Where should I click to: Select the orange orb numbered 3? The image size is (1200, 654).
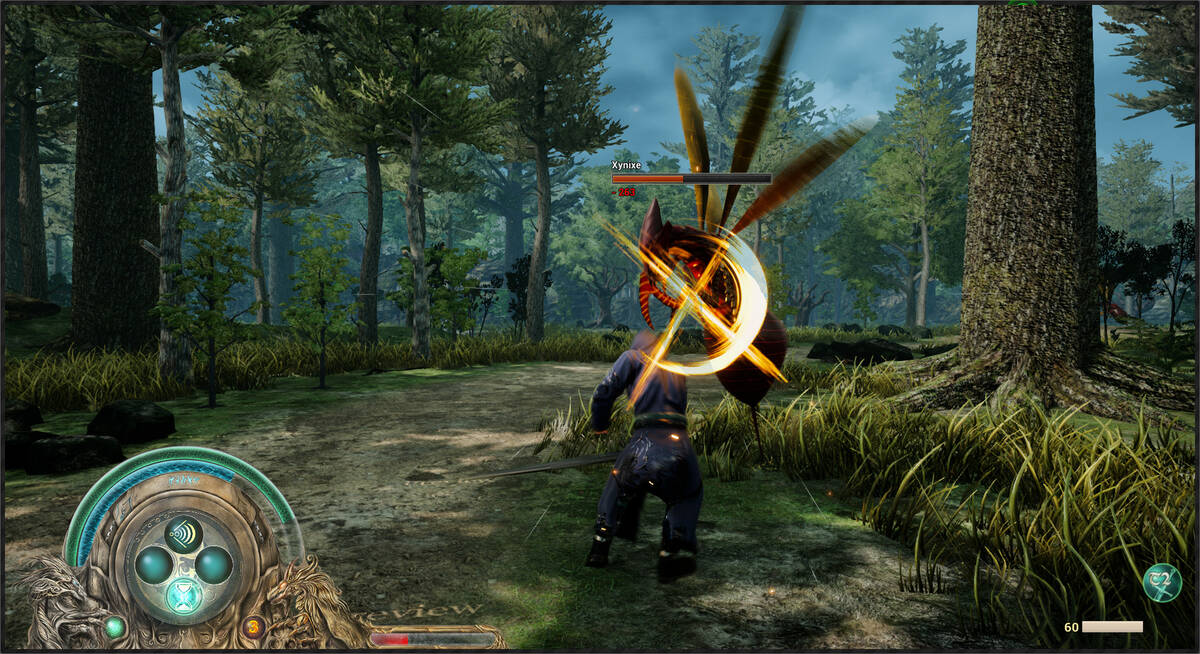[x=252, y=628]
